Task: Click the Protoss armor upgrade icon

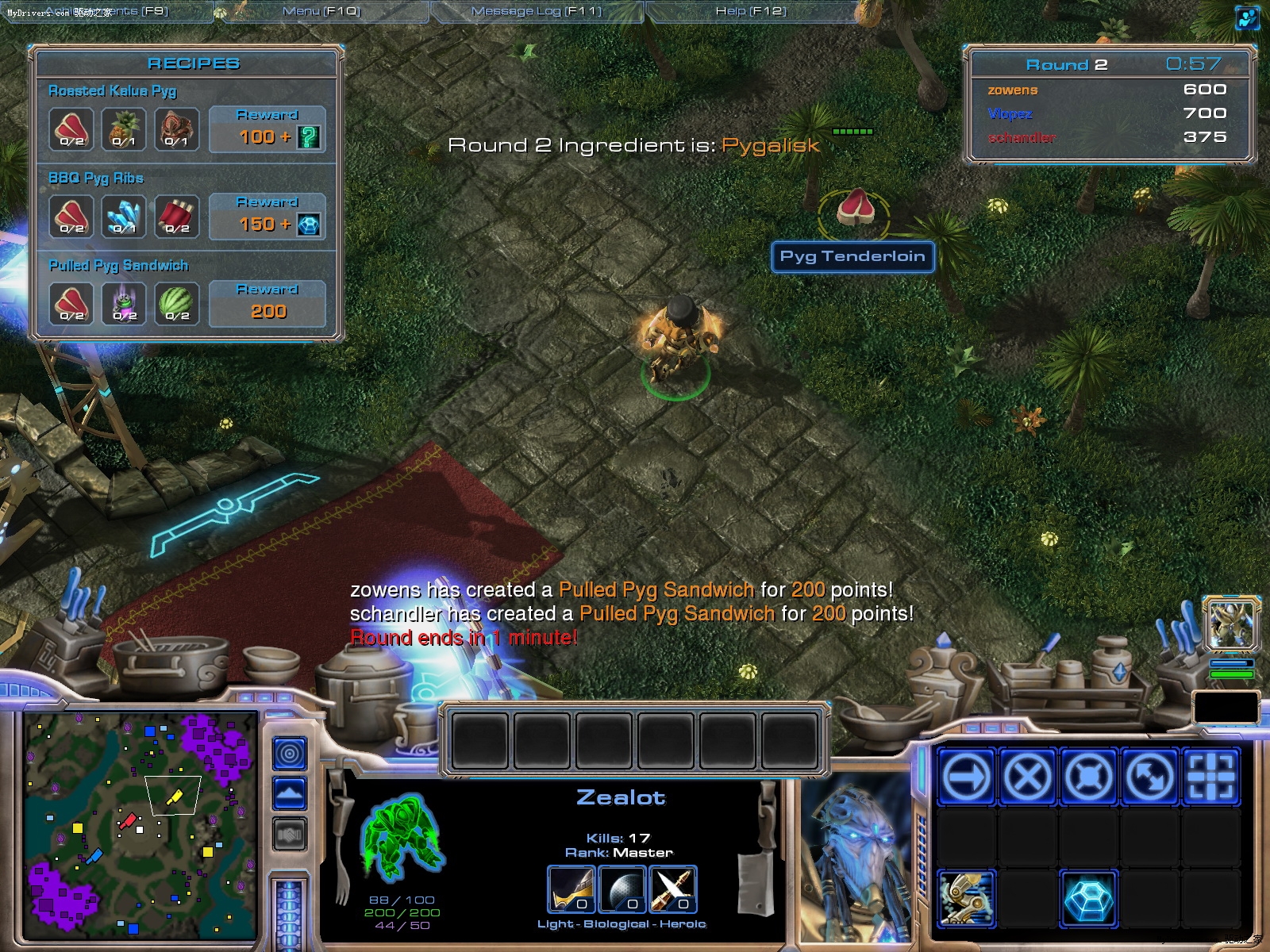Action: point(571,889)
